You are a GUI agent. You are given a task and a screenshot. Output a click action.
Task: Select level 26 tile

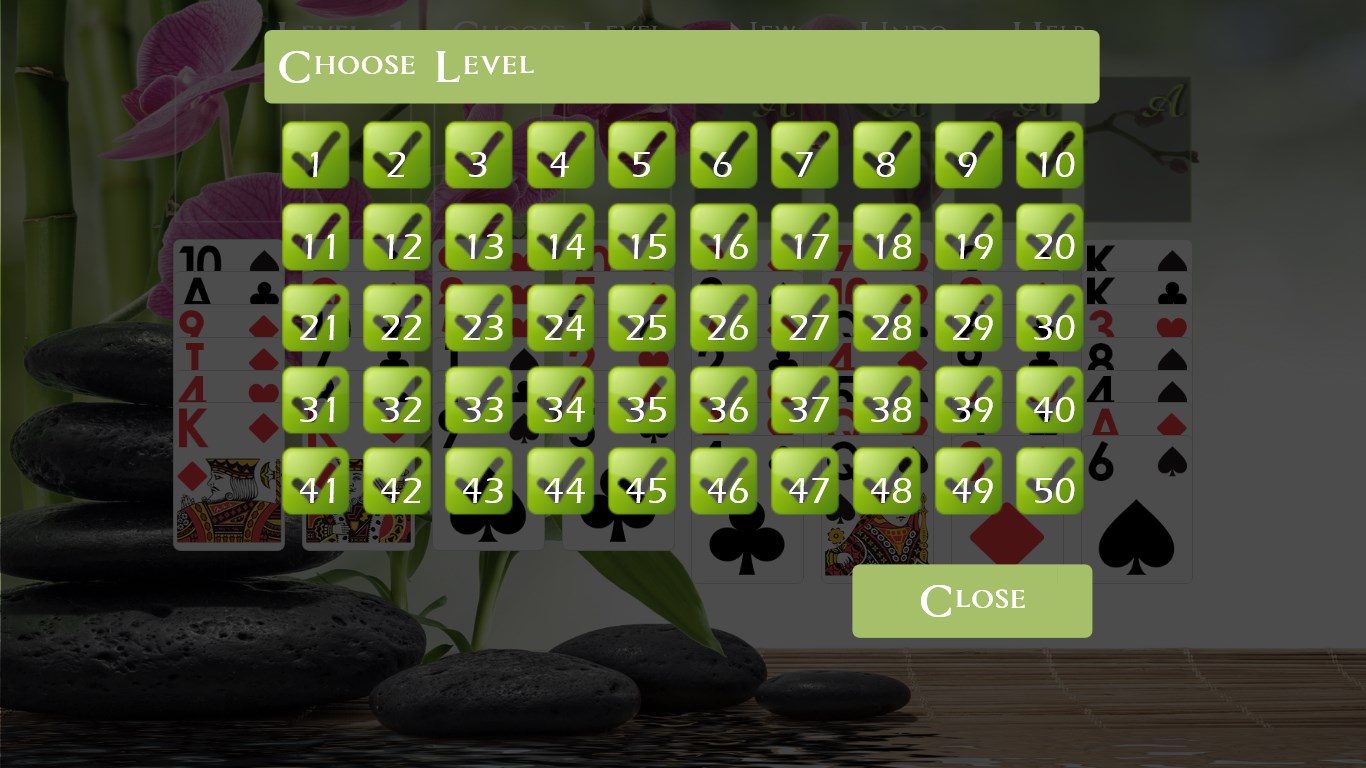pyautogui.click(x=724, y=319)
